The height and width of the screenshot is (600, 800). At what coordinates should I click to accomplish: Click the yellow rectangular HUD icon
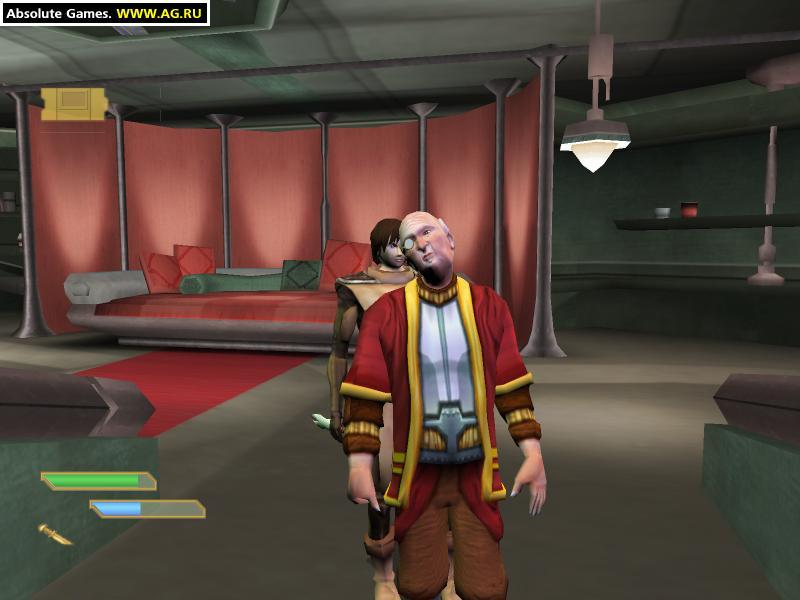coord(73,104)
